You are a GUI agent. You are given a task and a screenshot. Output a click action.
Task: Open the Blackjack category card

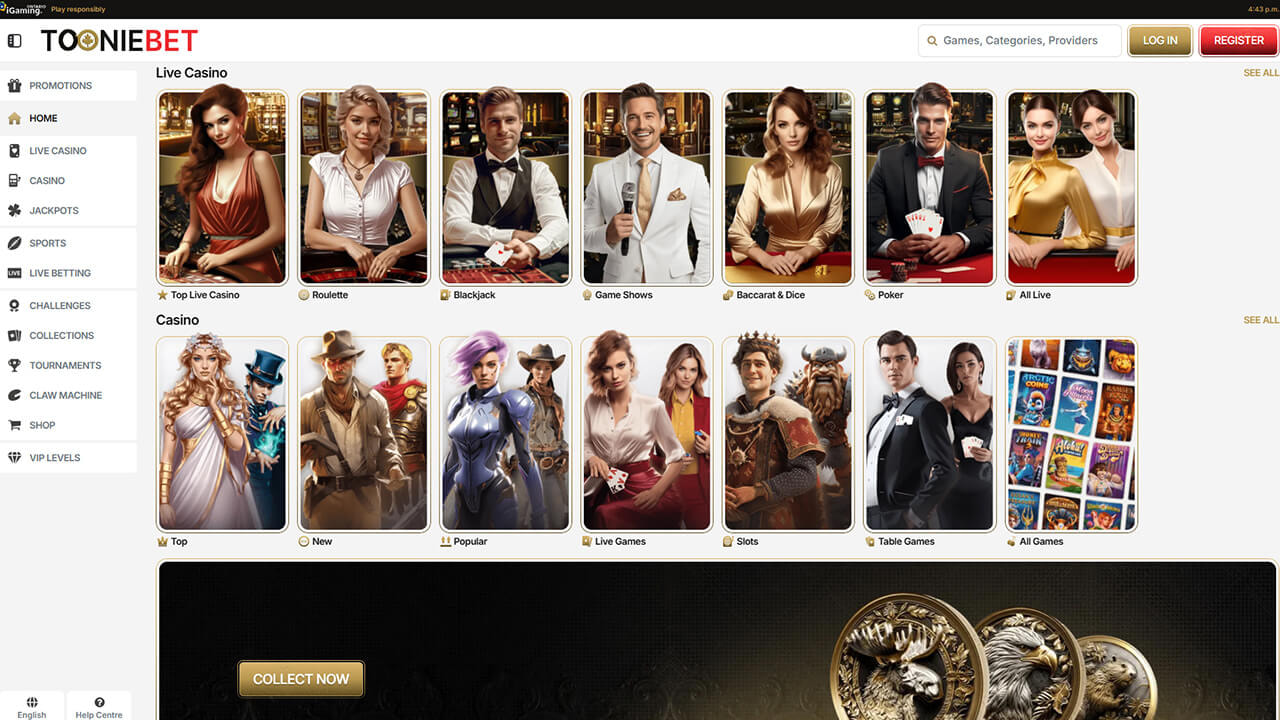click(x=505, y=187)
